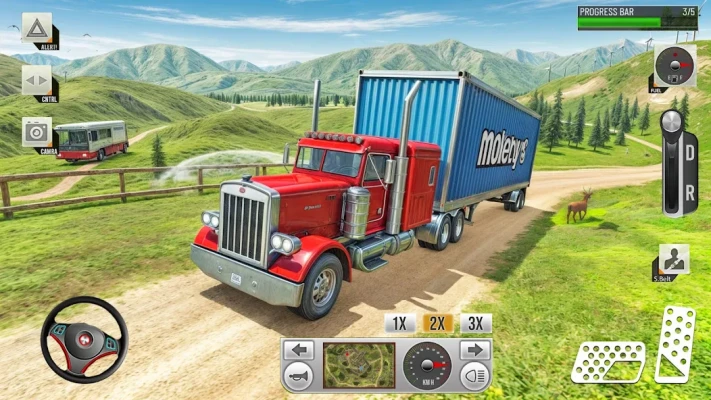Activate the left turn indicator arrow
Viewport: 711px width, 400px height.
pos(299,351)
